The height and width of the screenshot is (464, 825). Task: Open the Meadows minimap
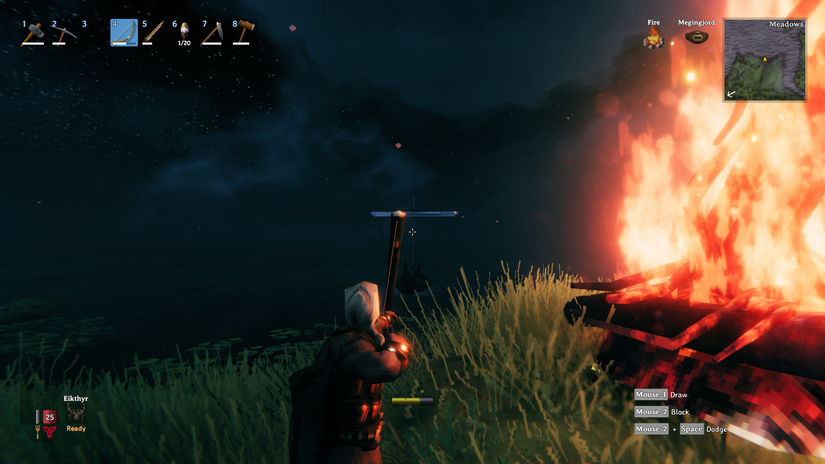coord(765,60)
